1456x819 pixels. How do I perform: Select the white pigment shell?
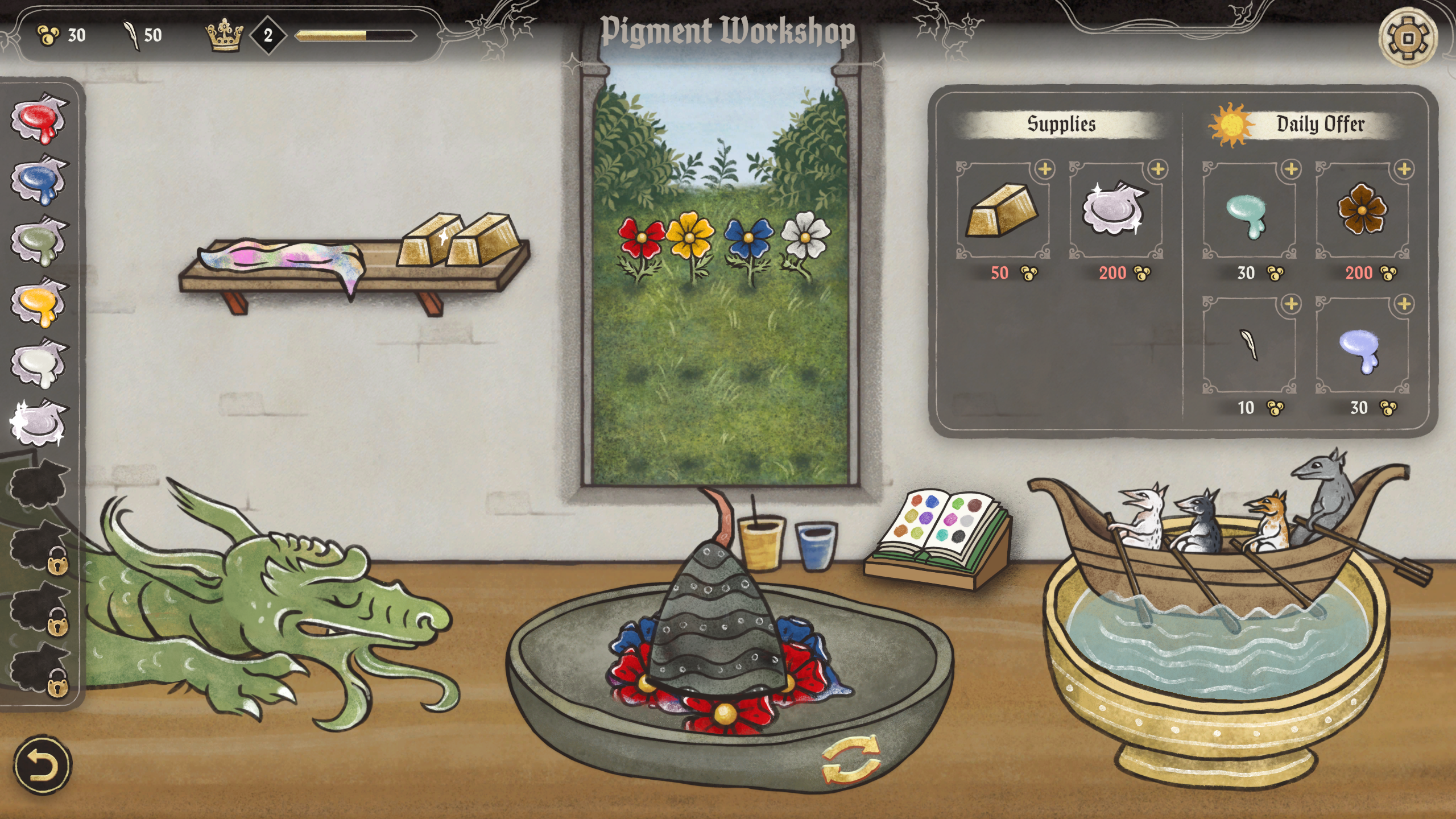tap(39, 364)
